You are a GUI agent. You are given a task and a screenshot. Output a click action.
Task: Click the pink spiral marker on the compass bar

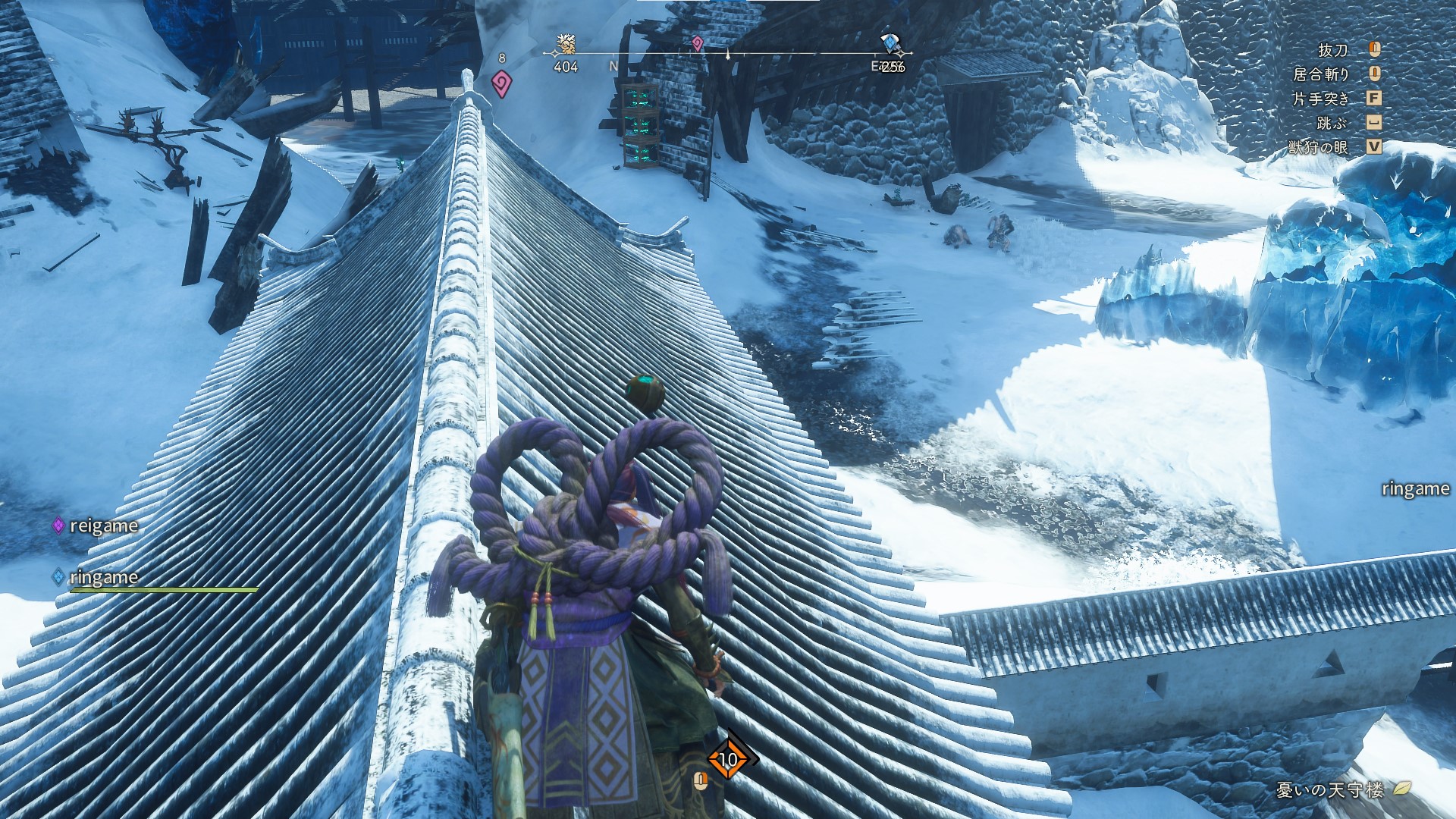pos(697,44)
